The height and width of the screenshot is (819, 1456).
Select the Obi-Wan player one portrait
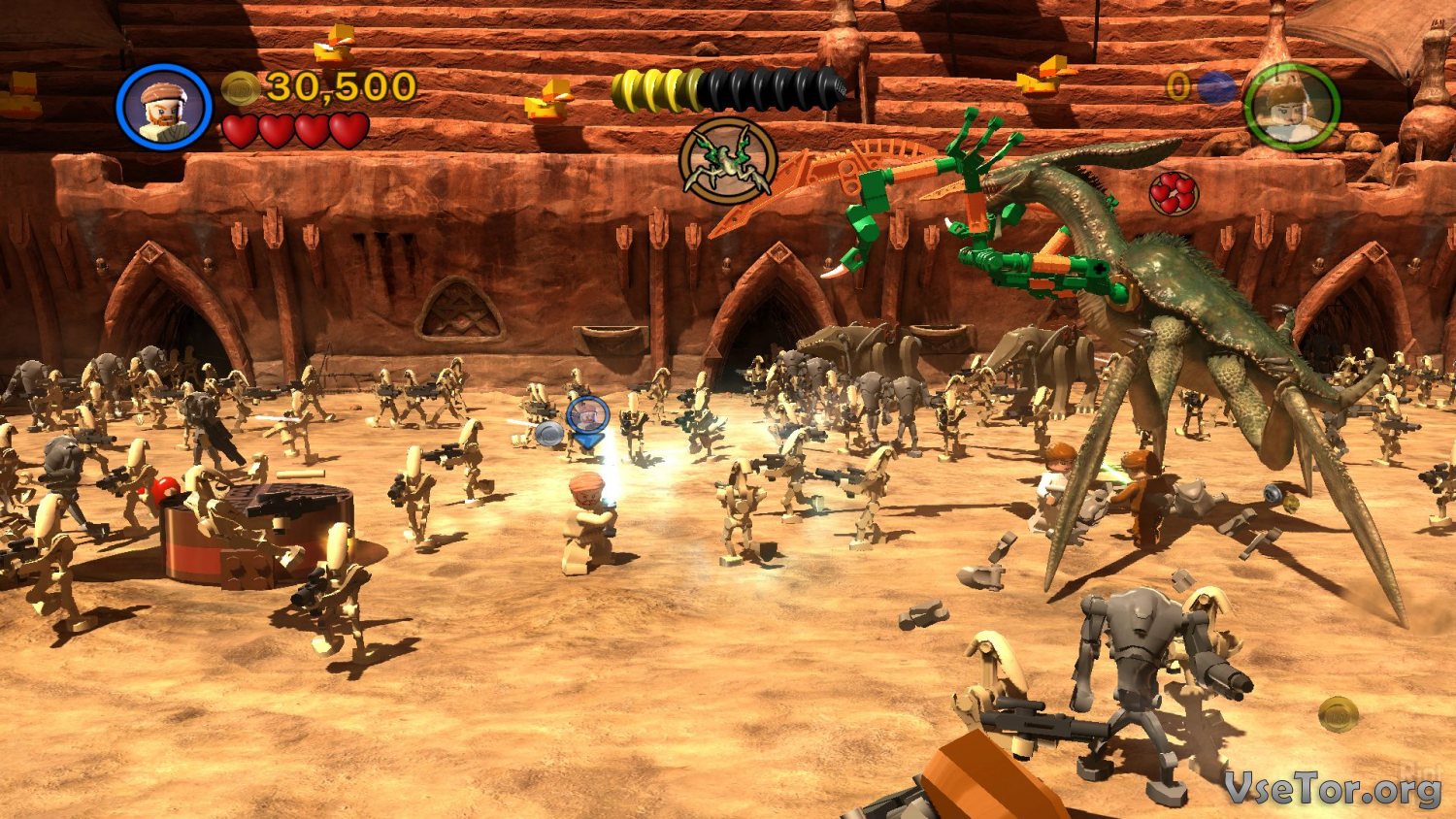tap(163, 106)
